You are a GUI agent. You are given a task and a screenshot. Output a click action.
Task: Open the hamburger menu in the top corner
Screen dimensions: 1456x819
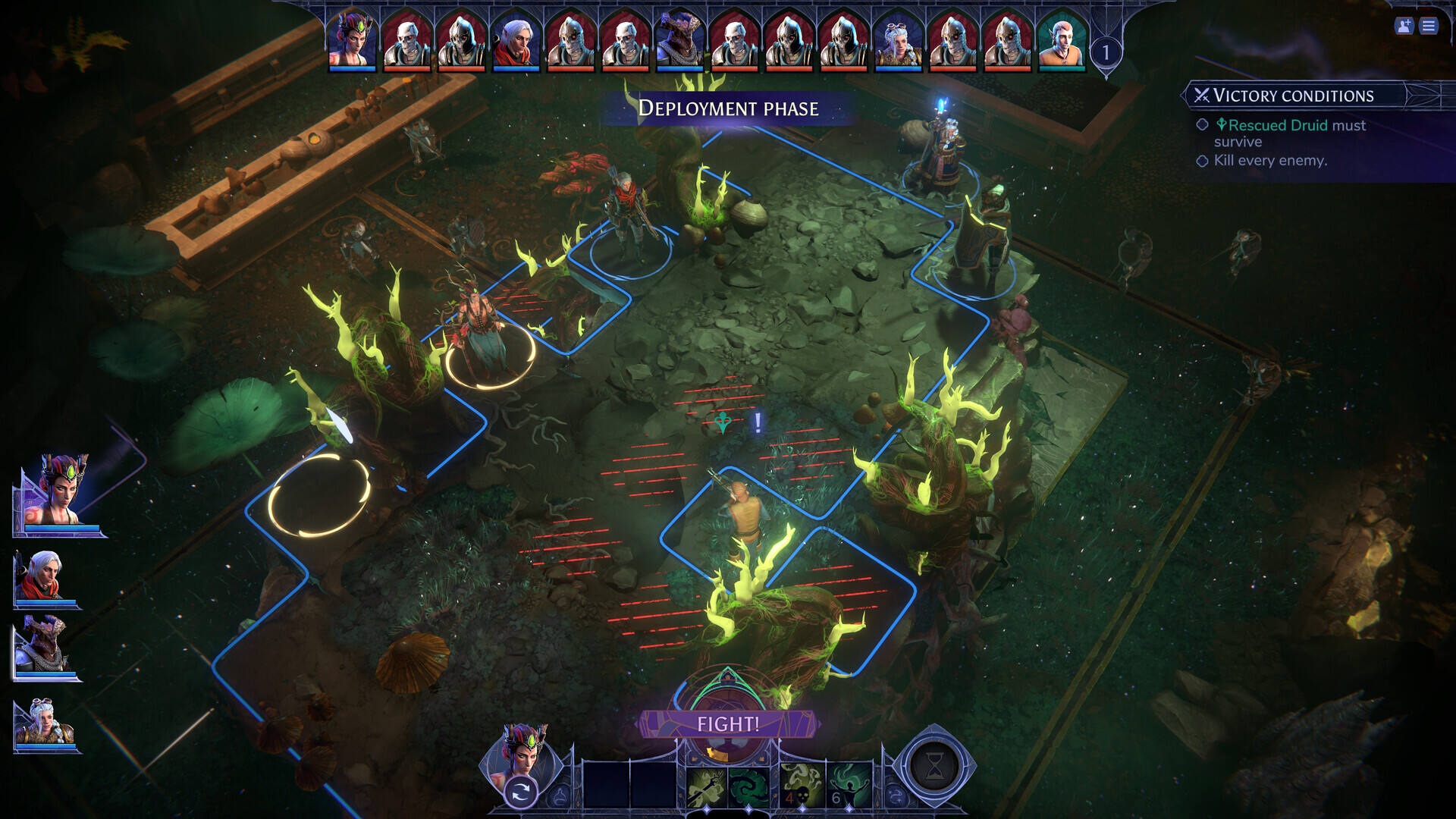click(x=1429, y=27)
